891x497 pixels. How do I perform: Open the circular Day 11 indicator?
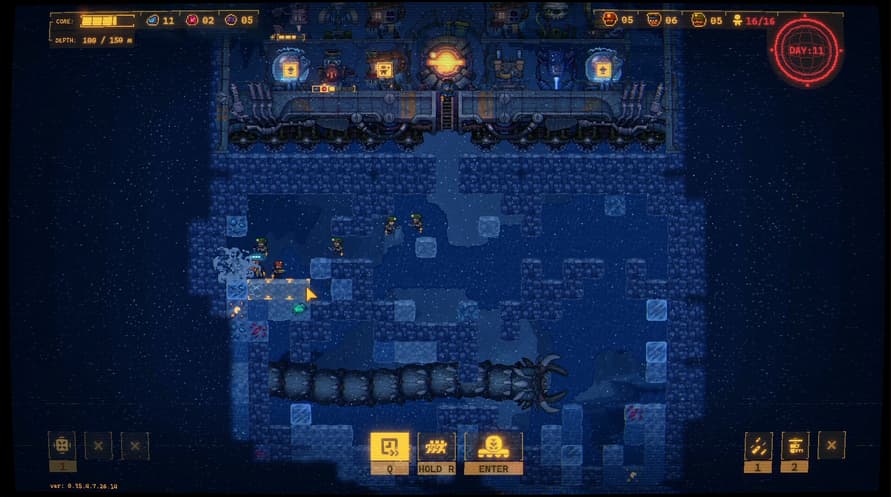pos(806,50)
